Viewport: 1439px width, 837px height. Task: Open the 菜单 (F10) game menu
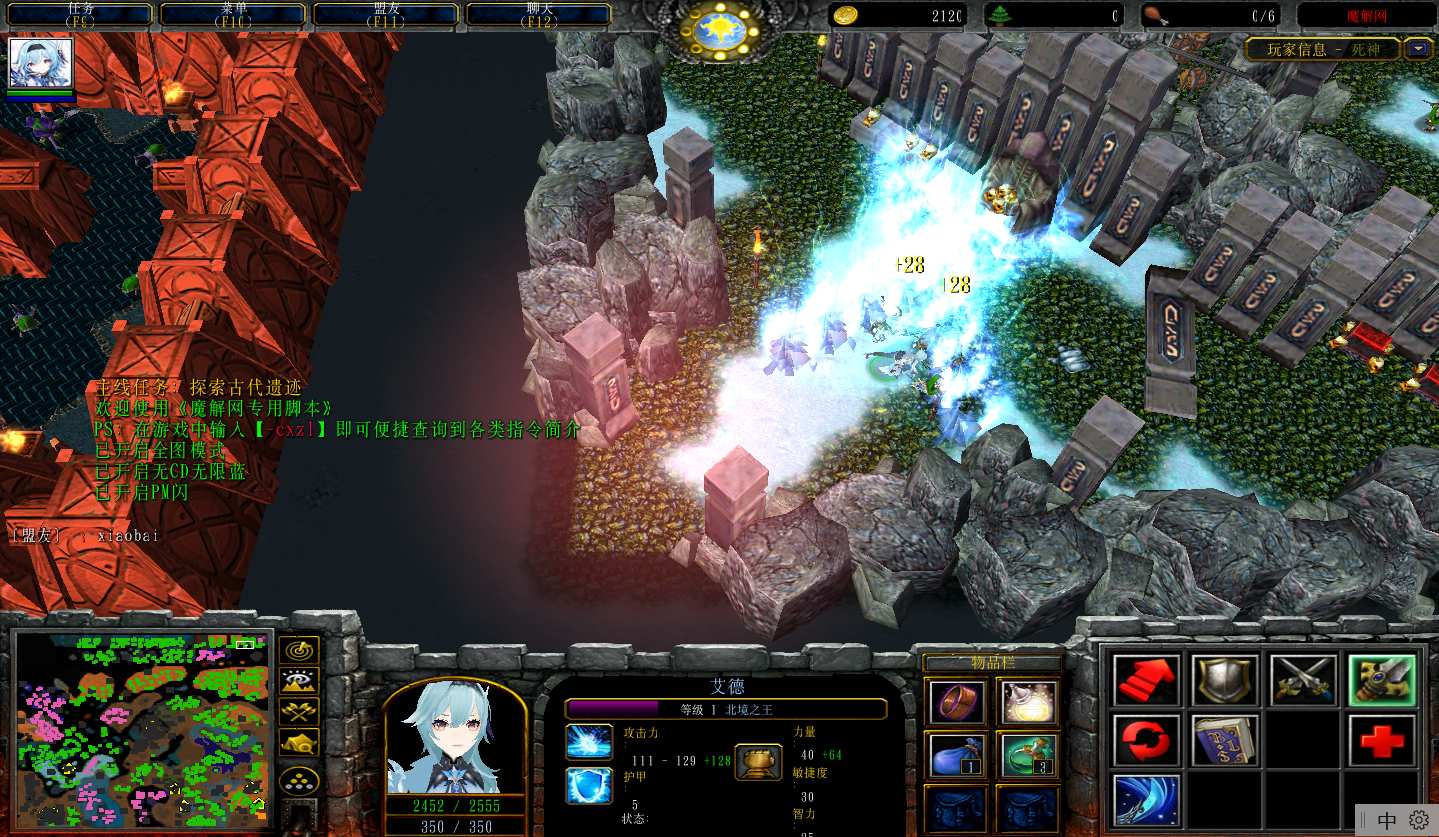(233, 14)
